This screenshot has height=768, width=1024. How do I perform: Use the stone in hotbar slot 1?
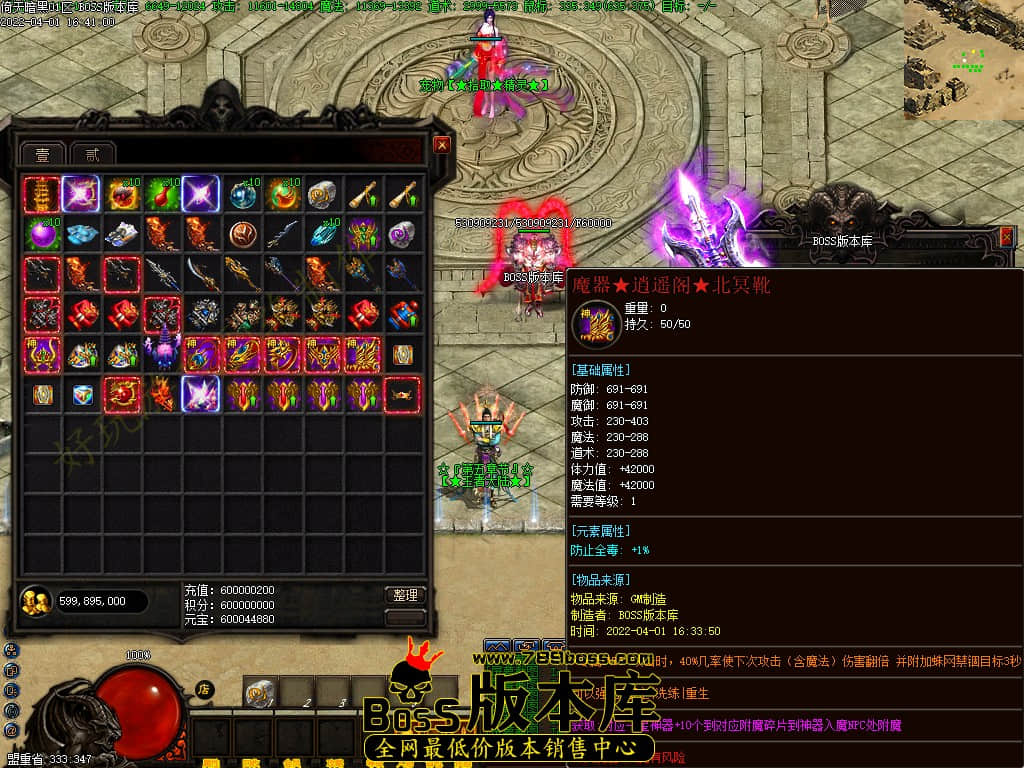pos(260,692)
